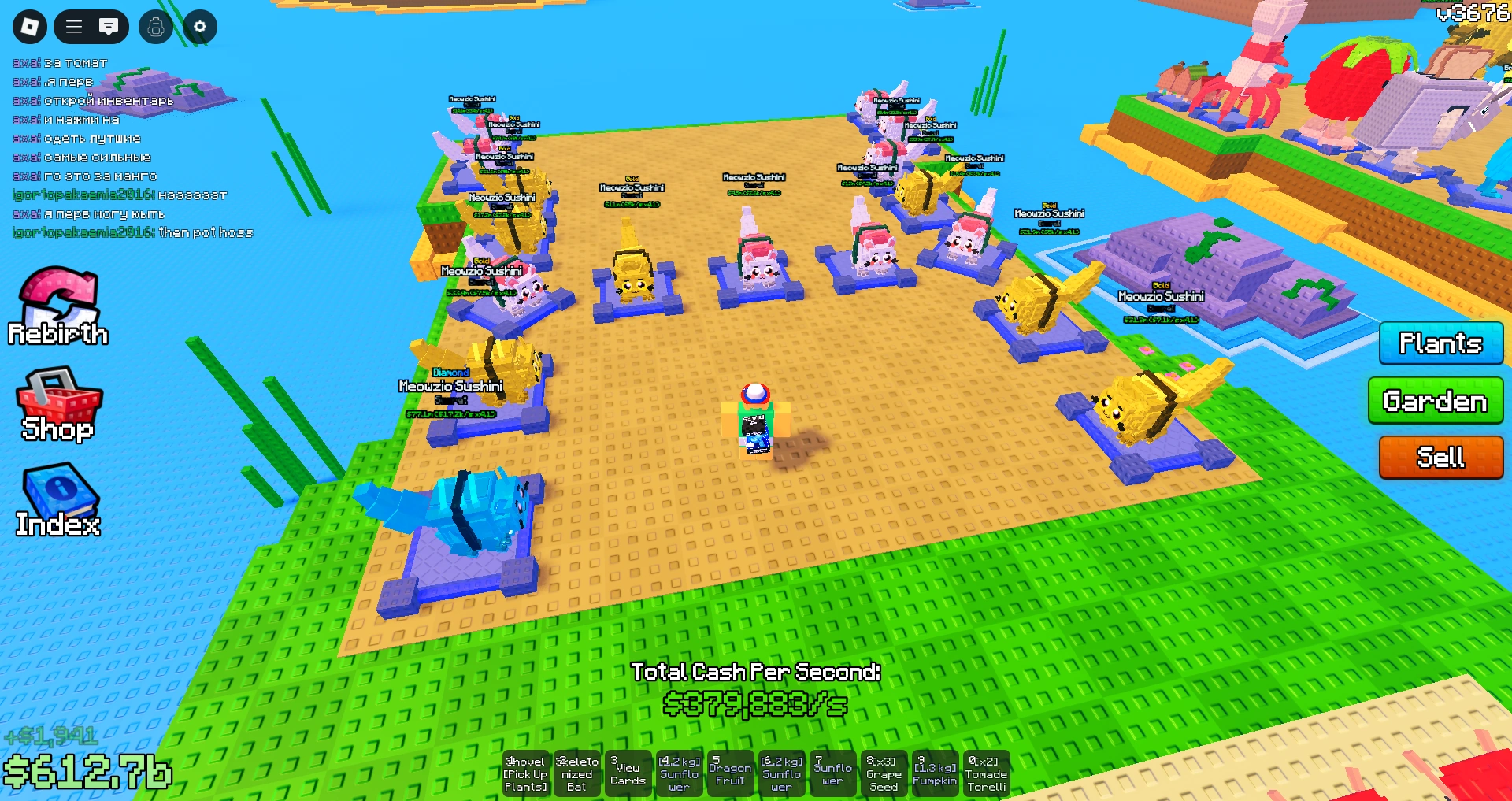
Task: Select the Tomade Torelli slot
Action: [x=987, y=773]
